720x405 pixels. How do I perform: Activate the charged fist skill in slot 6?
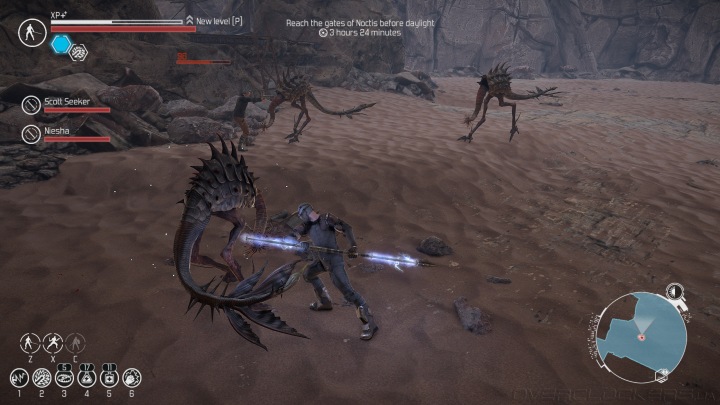131,378
